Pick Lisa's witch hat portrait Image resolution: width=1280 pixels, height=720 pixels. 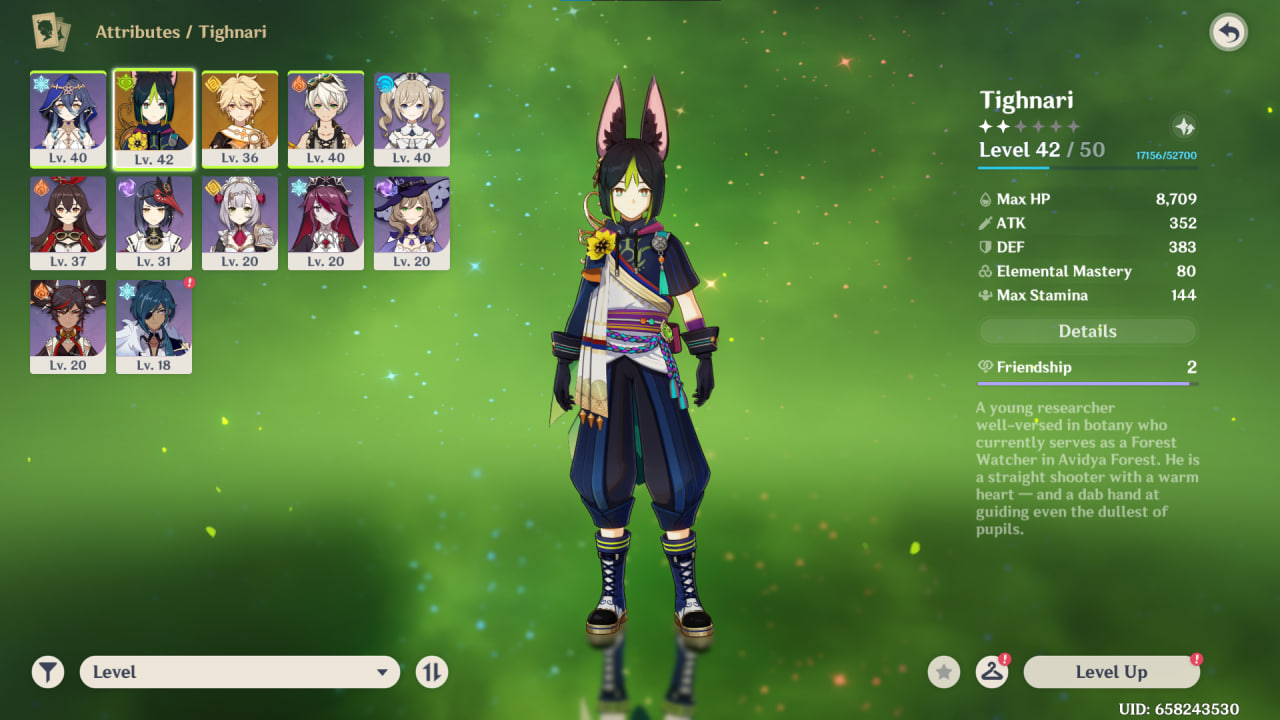412,222
